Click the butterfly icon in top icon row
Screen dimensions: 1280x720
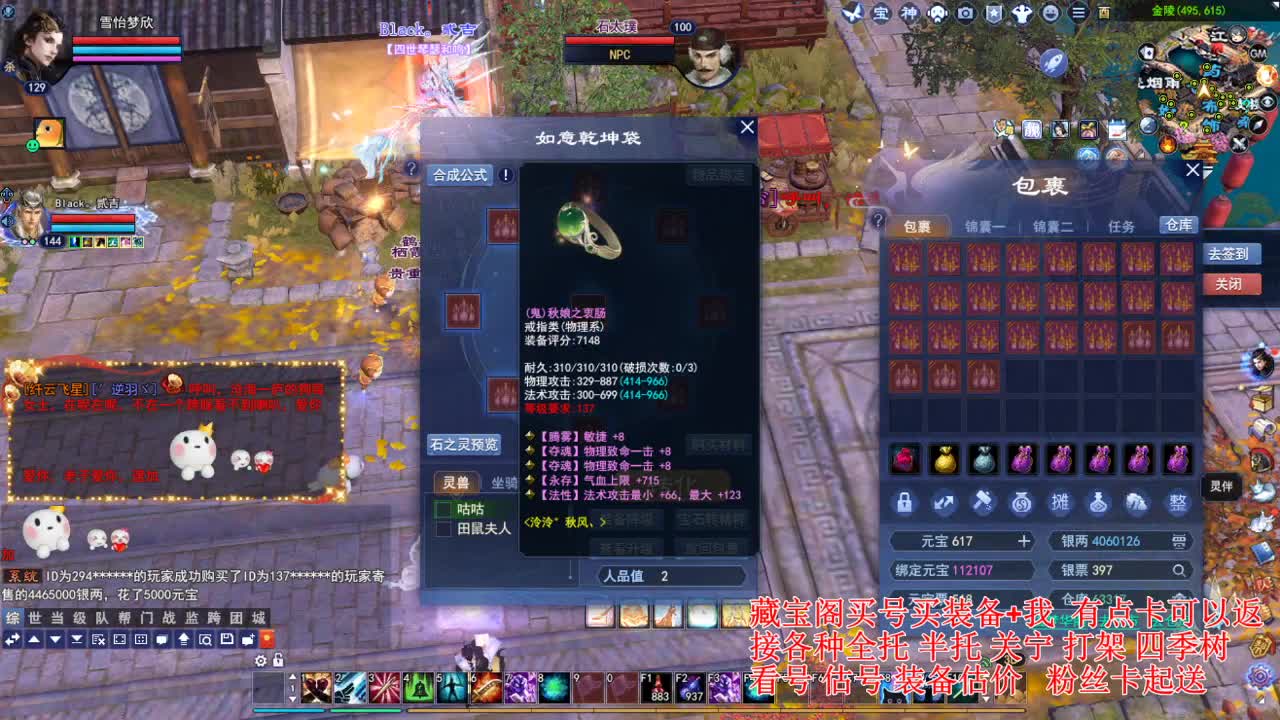click(x=854, y=13)
